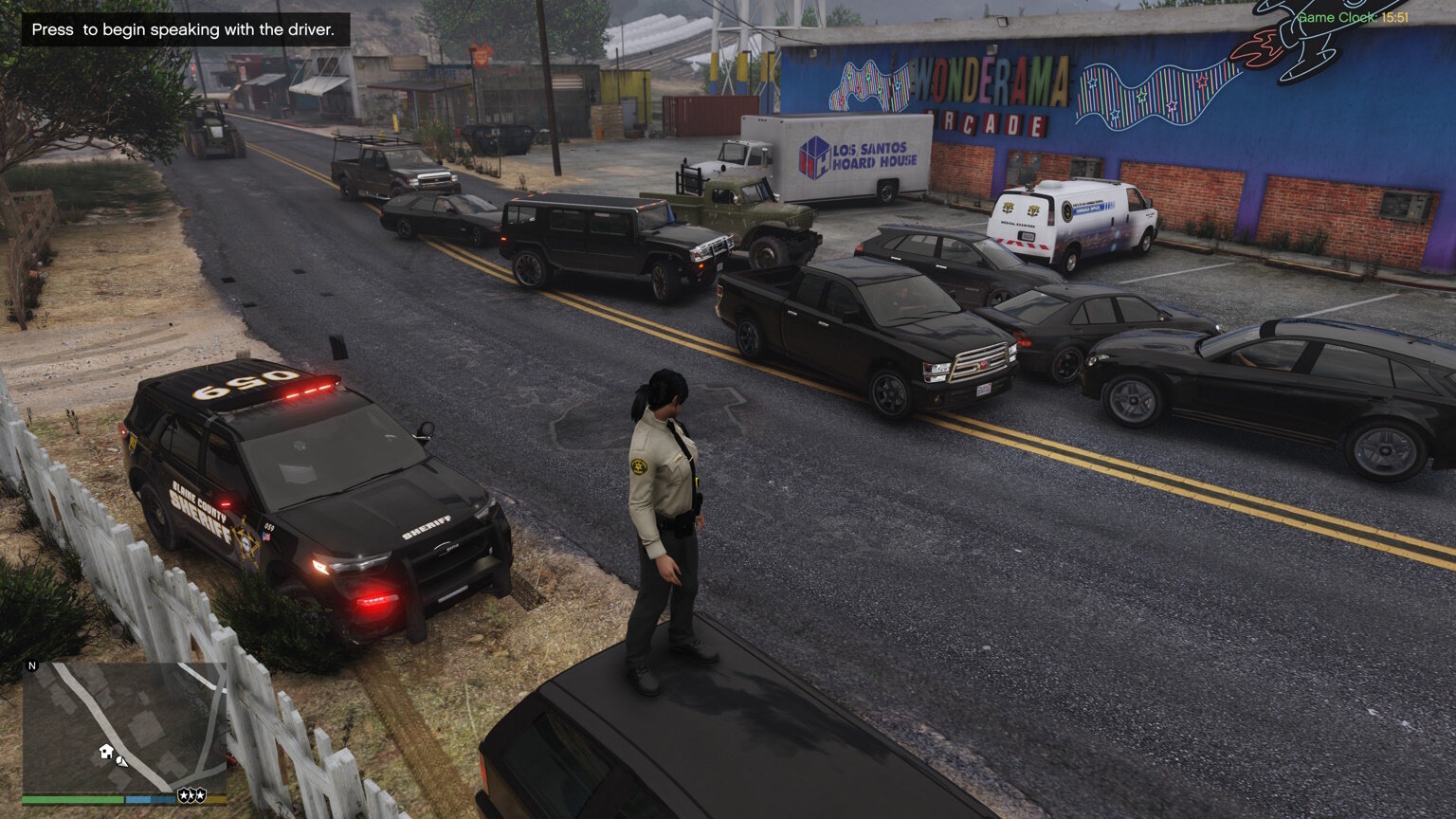Image resolution: width=1456 pixels, height=819 pixels.
Task: Select the house blip on the minimap
Action: click(x=106, y=752)
